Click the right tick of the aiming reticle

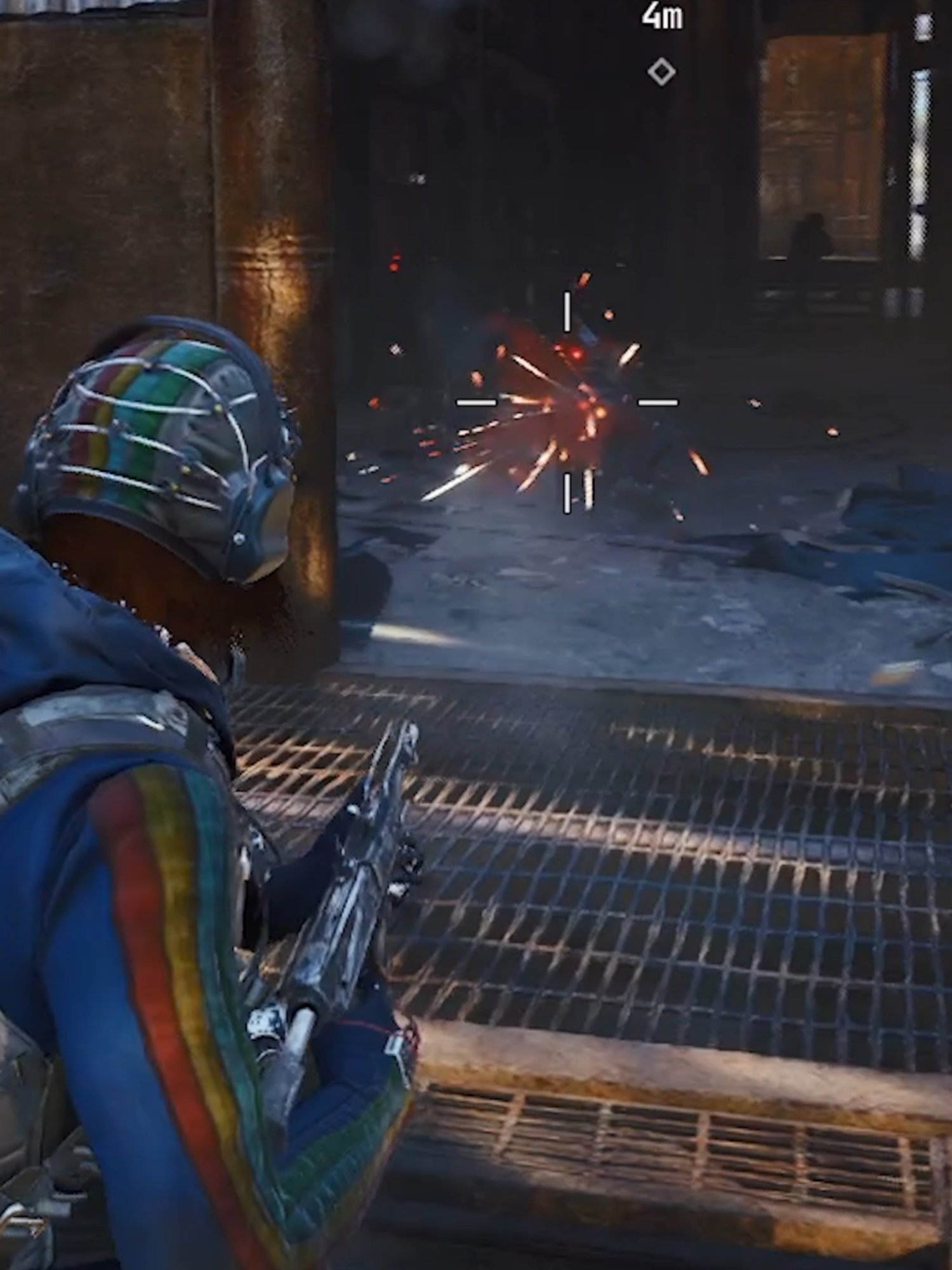point(657,402)
